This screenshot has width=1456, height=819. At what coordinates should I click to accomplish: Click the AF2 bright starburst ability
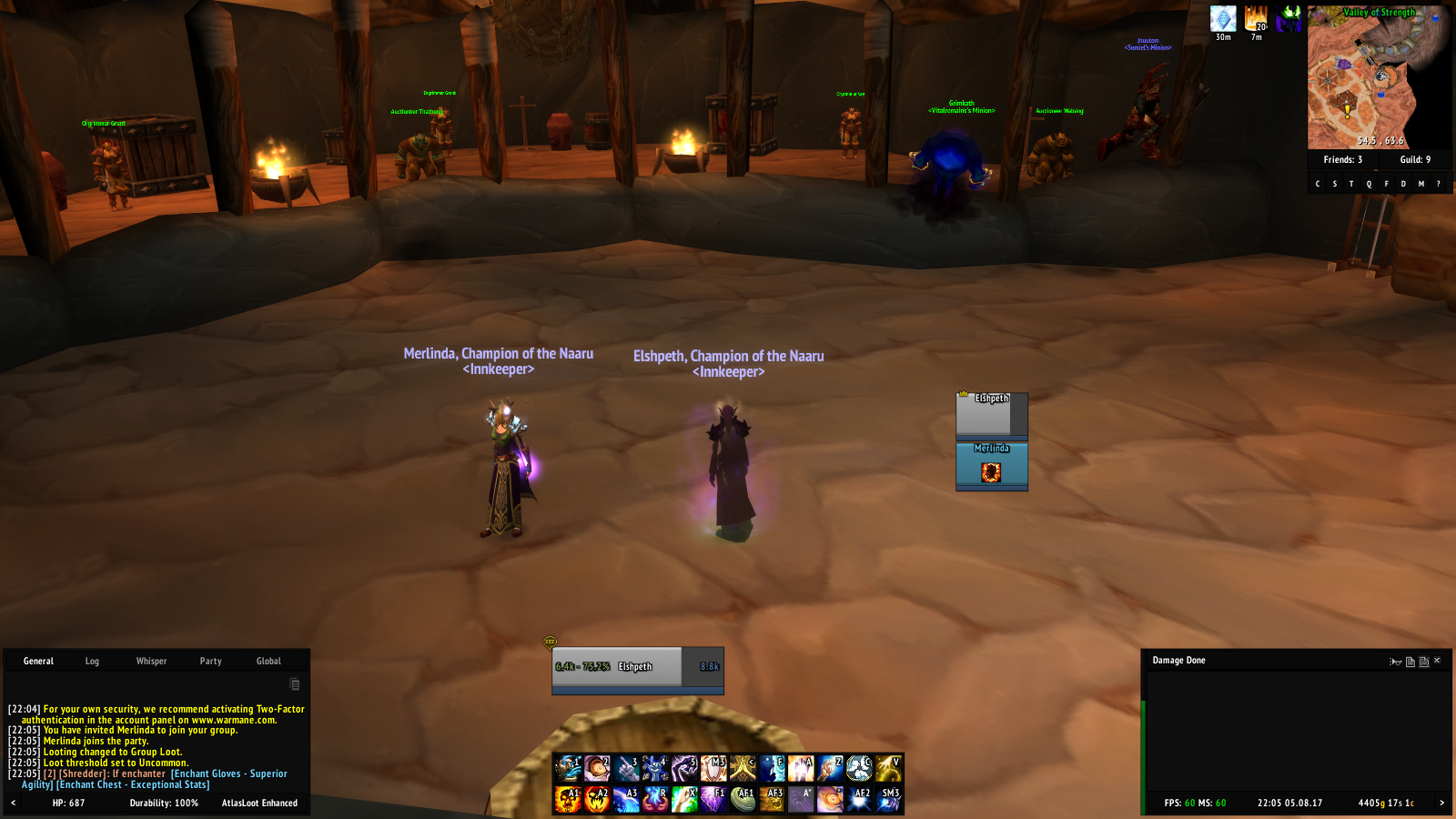[859, 798]
